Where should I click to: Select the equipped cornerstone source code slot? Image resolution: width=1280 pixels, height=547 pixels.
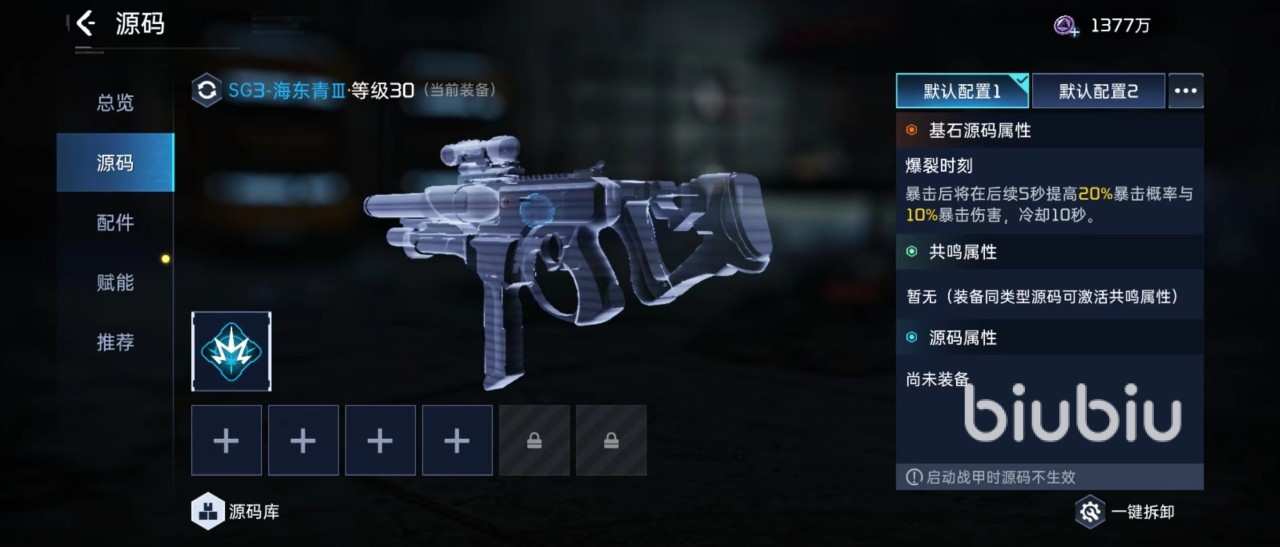click(231, 351)
